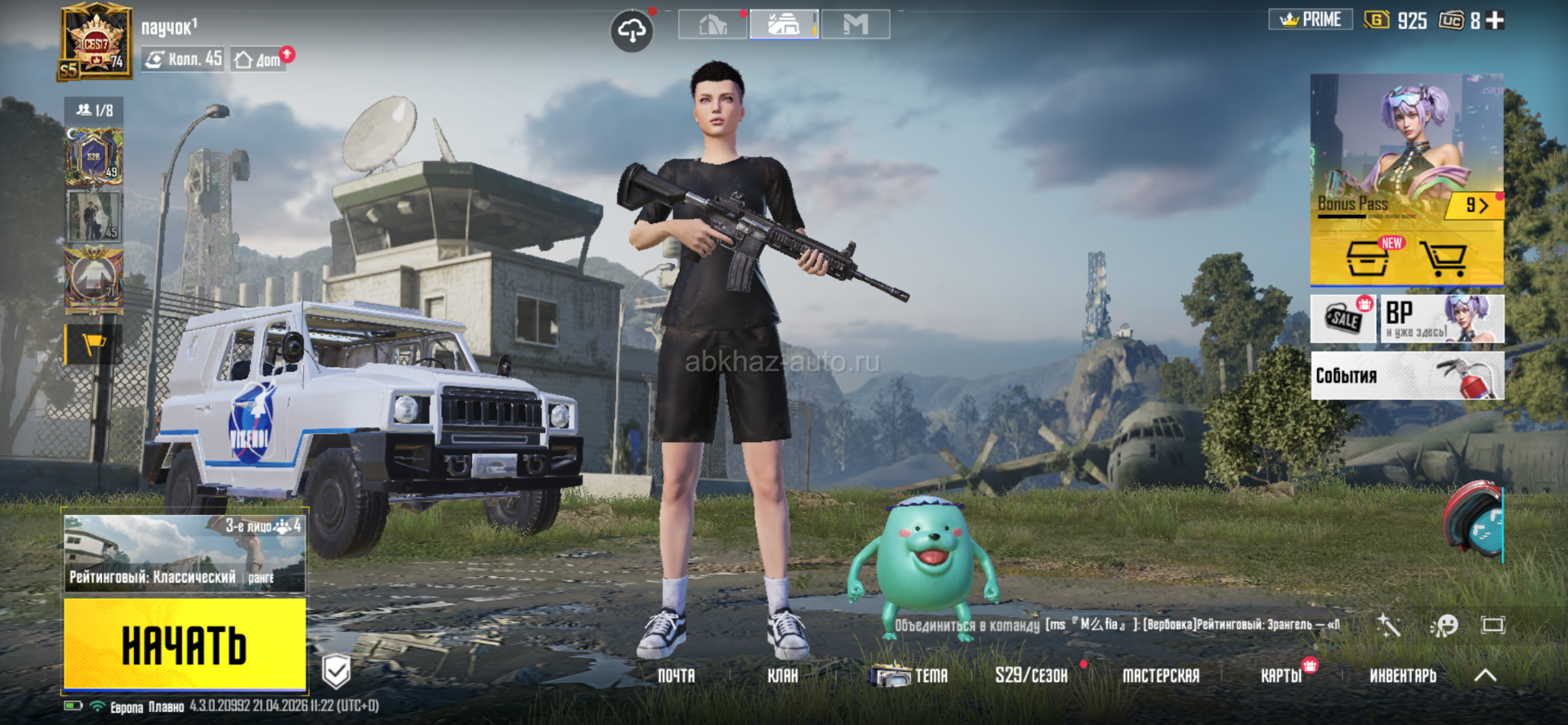
Task: Open the S29/Сезон page
Action: [x=1031, y=676]
